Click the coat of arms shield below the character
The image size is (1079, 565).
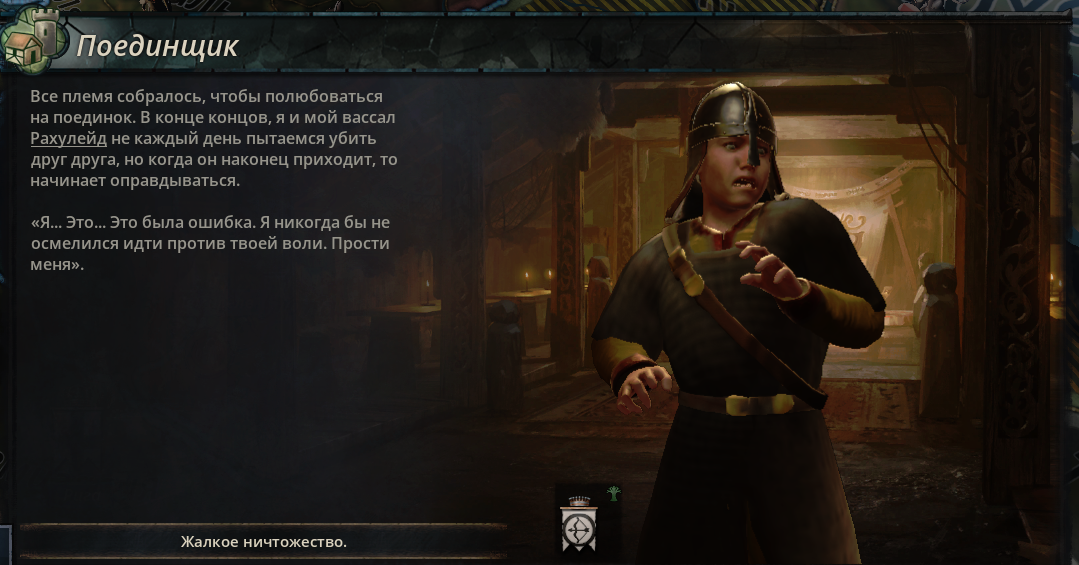click(577, 526)
